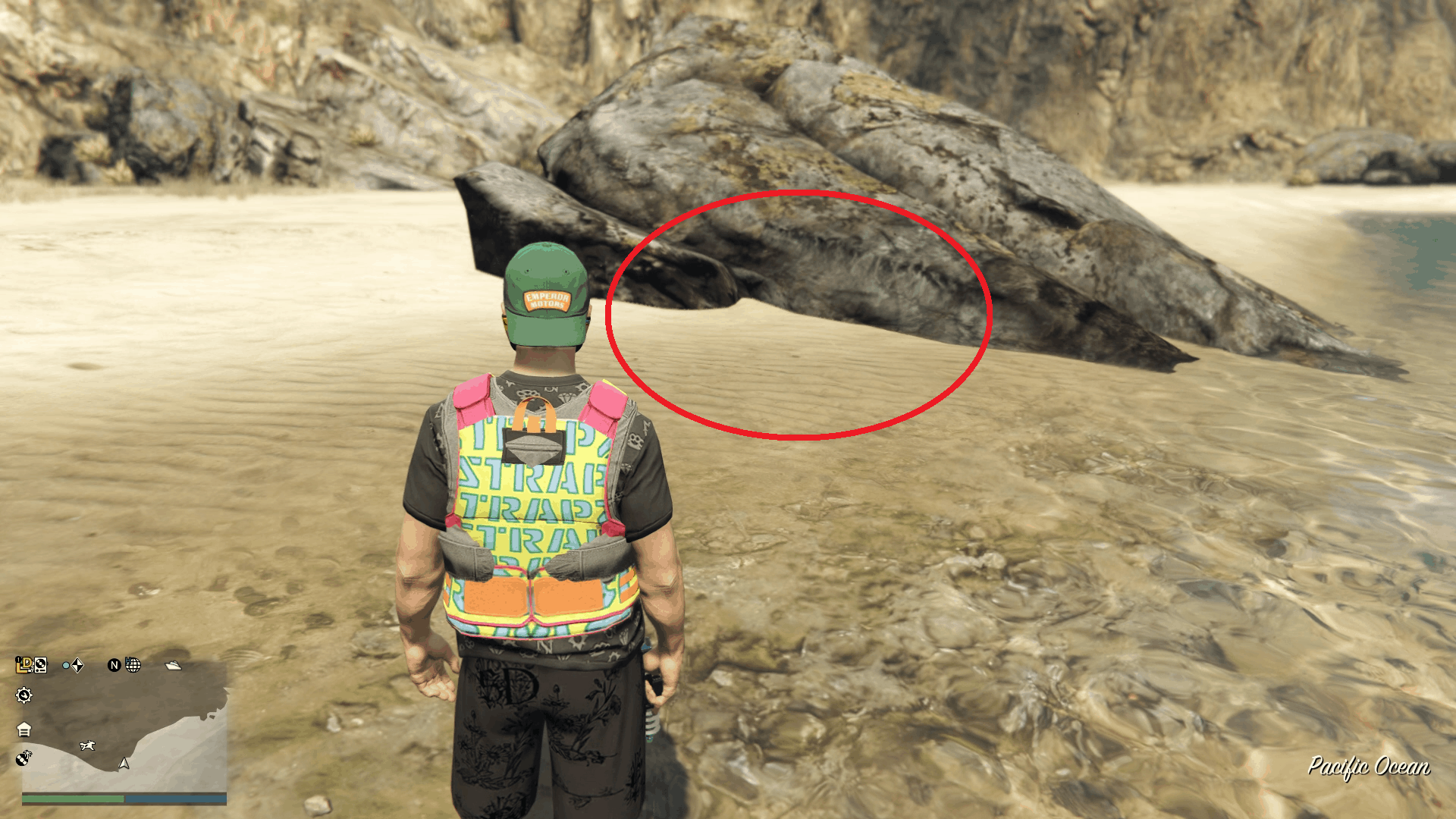Click the blue armor segment of the status bar

point(174,798)
